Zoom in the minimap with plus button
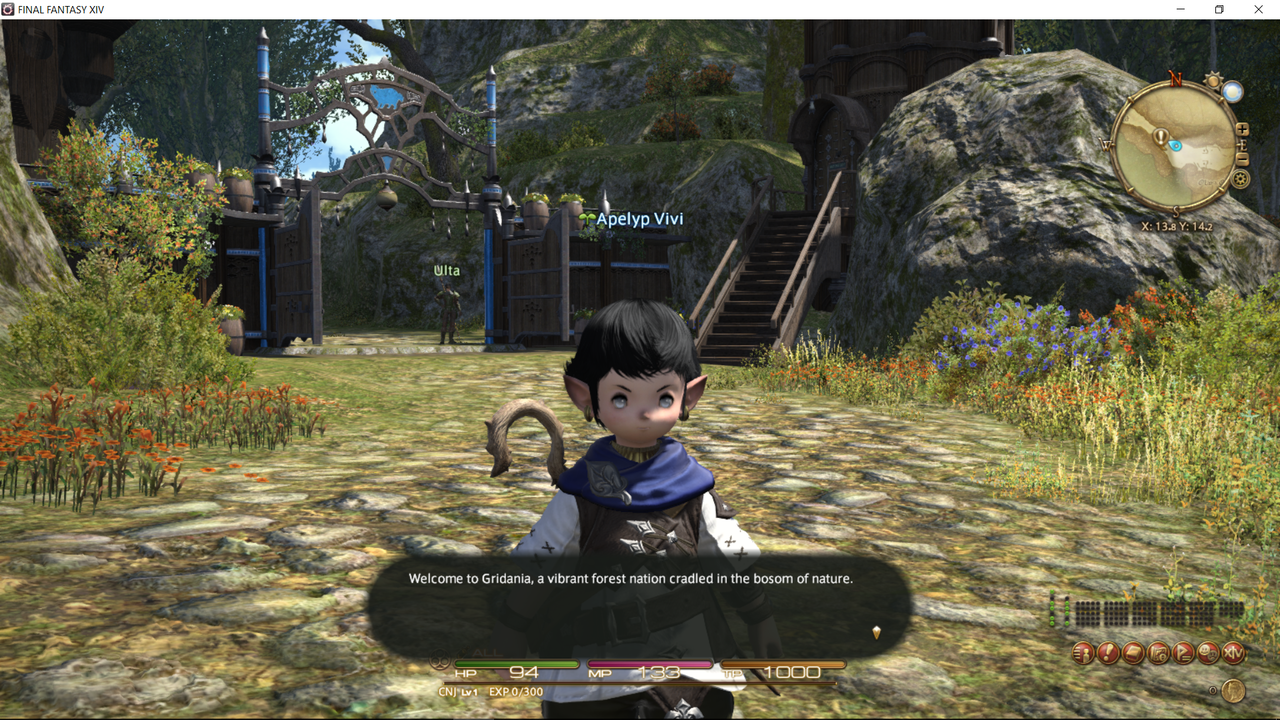The image size is (1280, 720). [1242, 129]
